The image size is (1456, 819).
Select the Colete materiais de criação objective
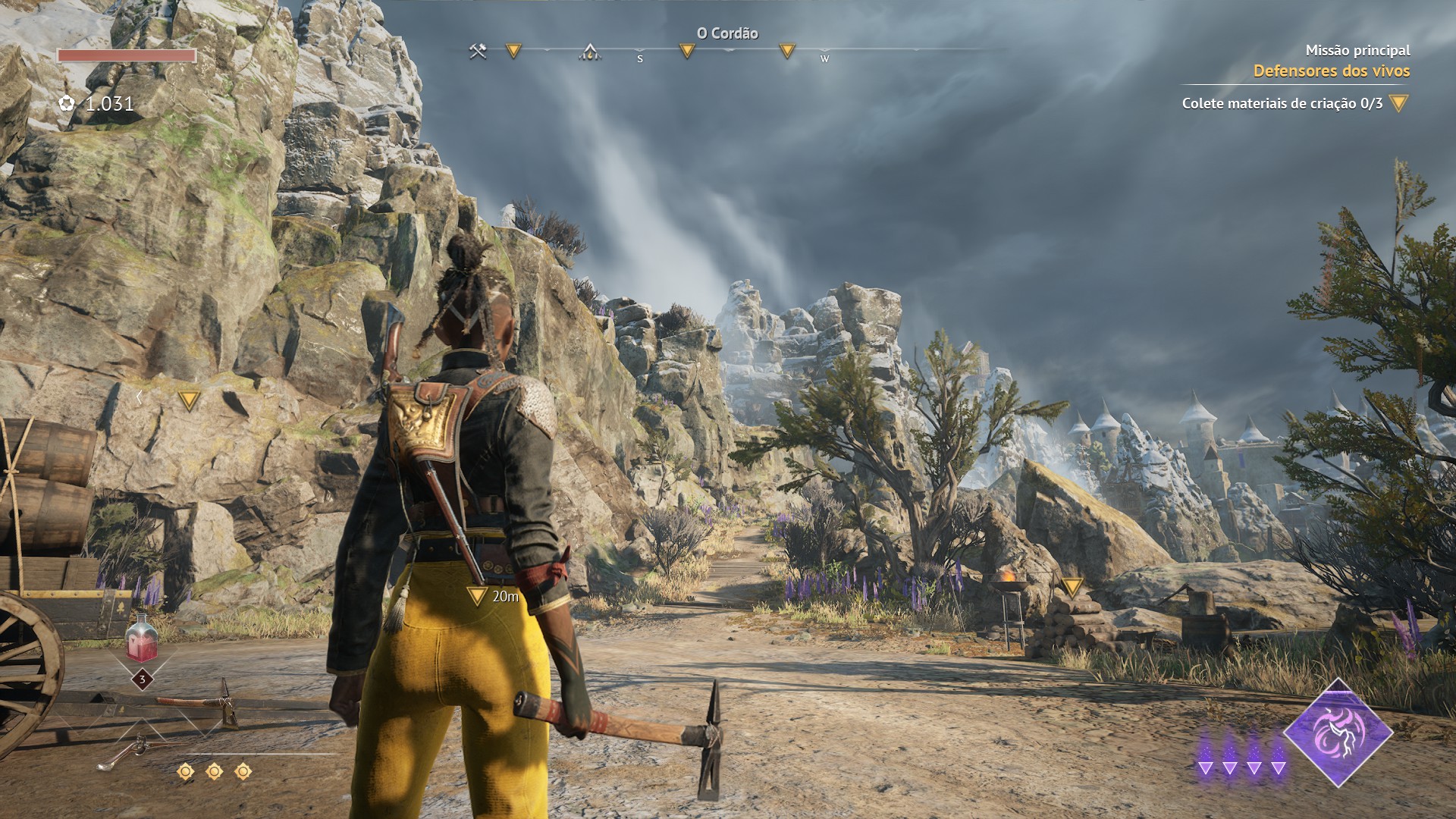pyautogui.click(x=1282, y=103)
